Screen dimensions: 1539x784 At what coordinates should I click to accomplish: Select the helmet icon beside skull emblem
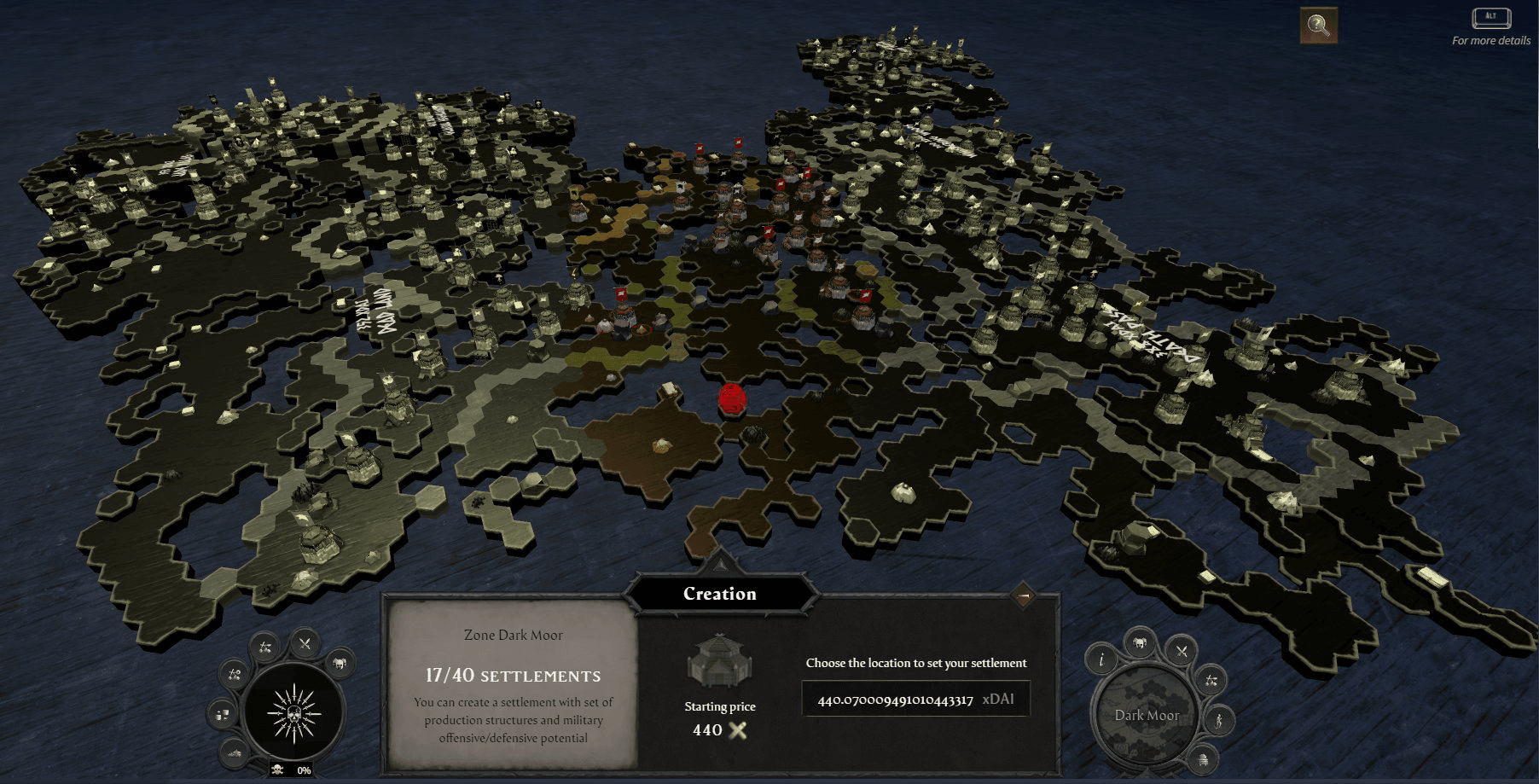[340, 662]
